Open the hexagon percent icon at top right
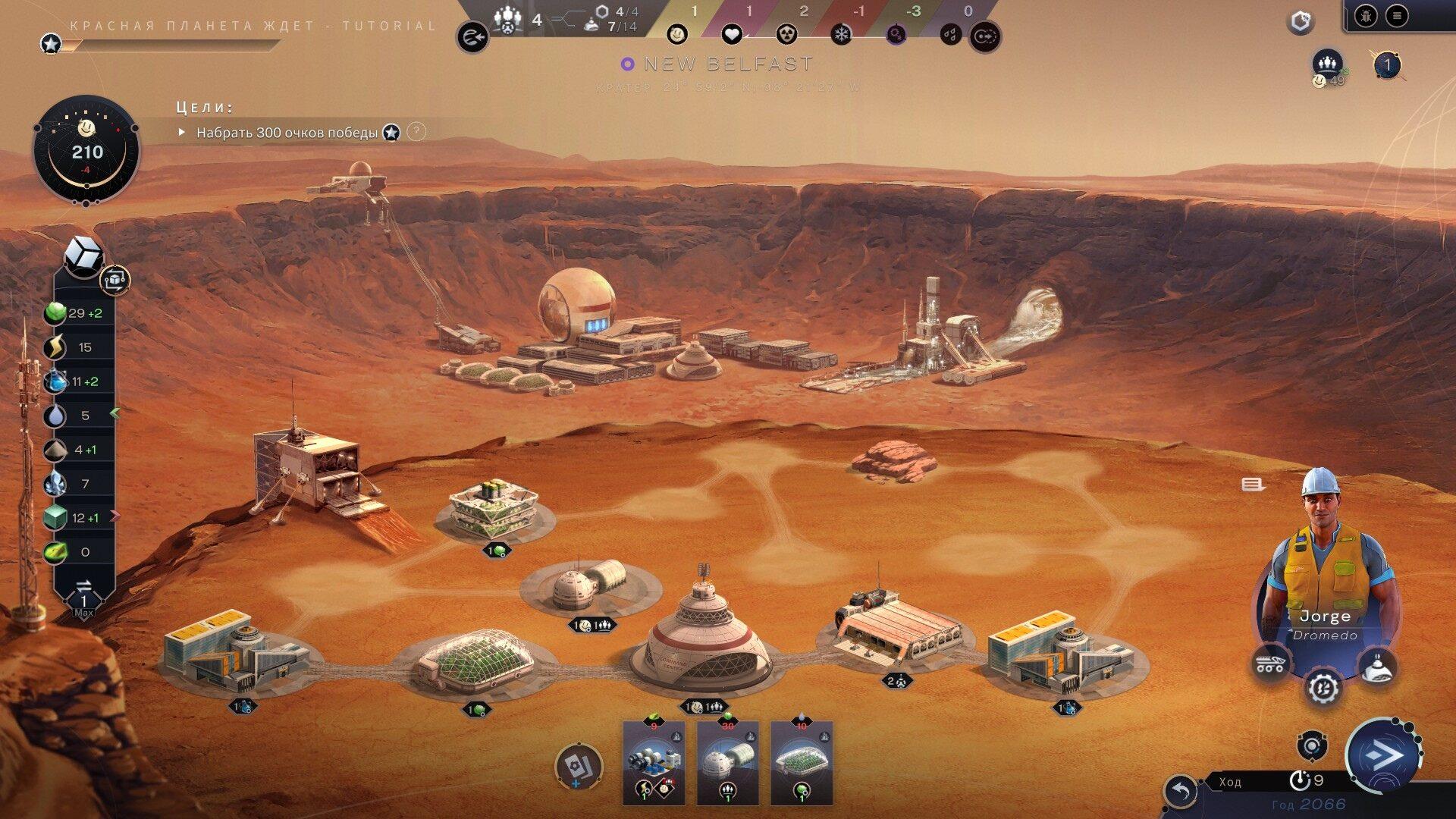1456x819 pixels. [x=1301, y=21]
